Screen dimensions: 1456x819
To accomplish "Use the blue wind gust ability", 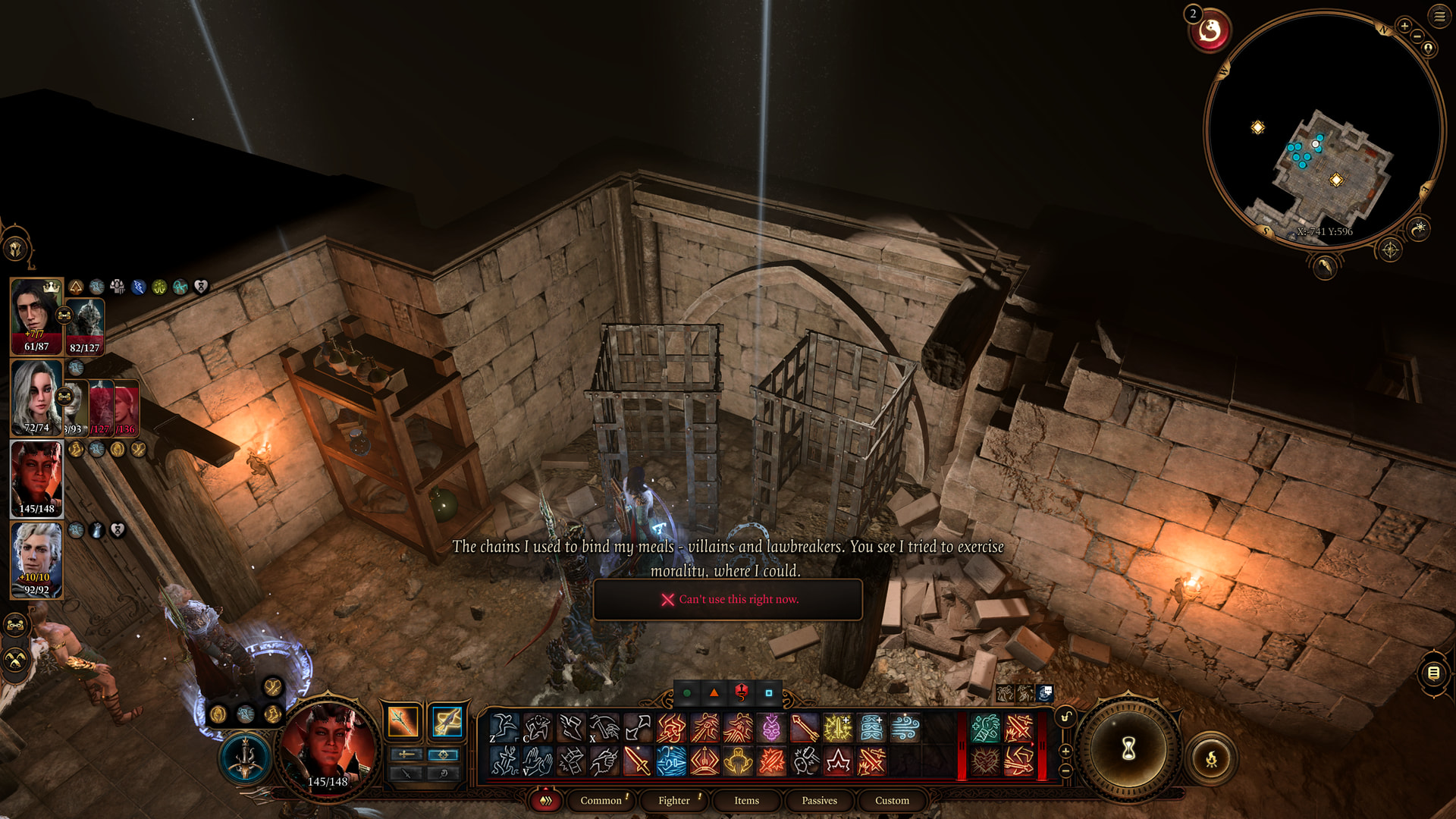I will click(905, 728).
